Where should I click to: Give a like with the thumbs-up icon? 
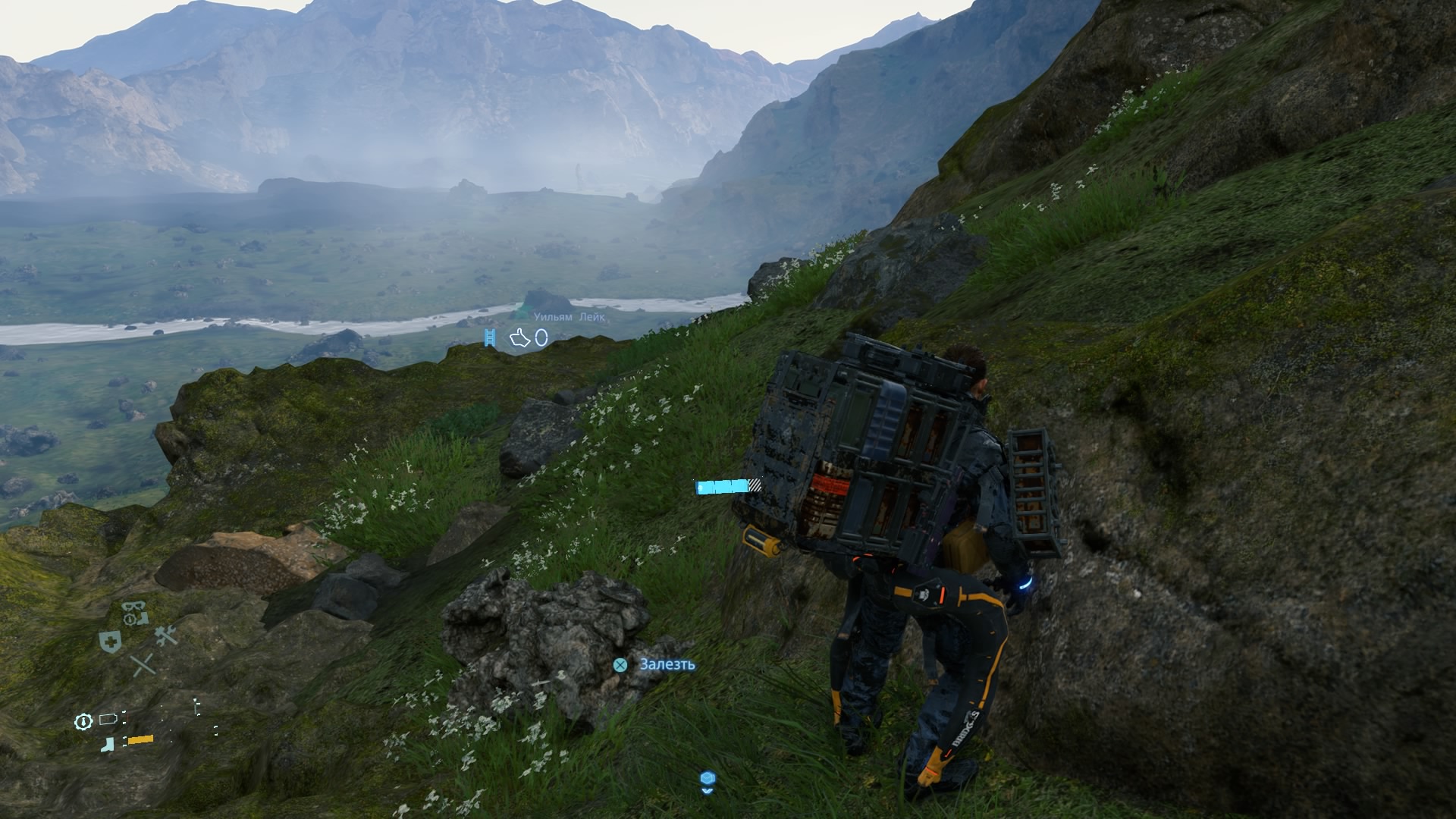[519, 337]
